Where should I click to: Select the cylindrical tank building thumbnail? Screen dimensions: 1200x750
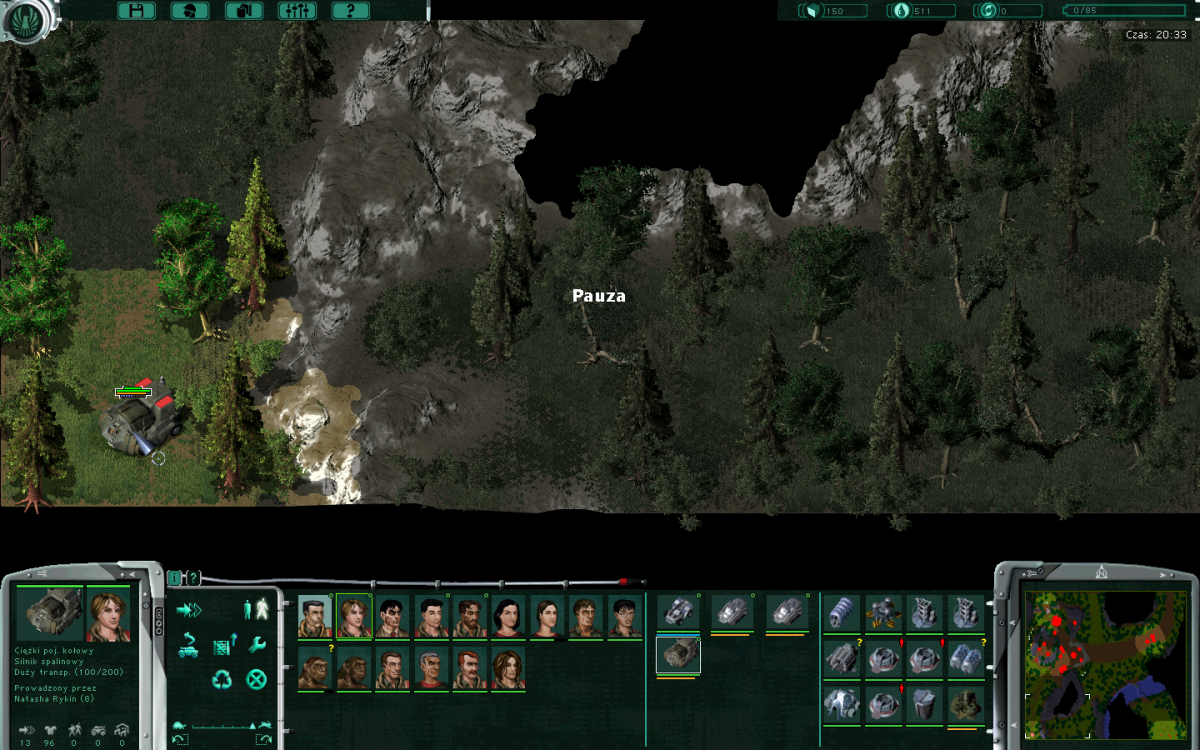point(842,613)
